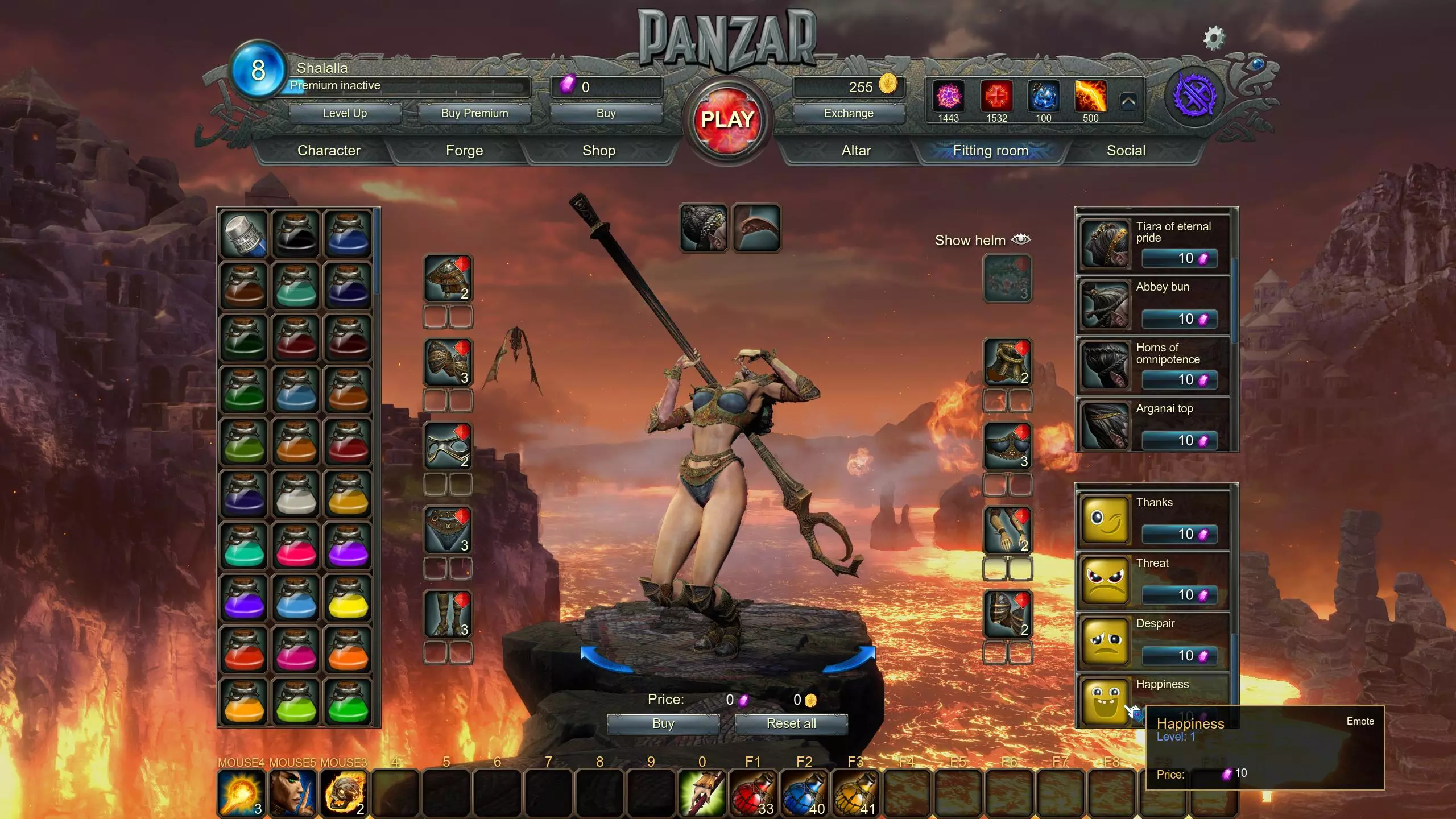Open the gold Exchange
The width and height of the screenshot is (1456, 819).
point(849,113)
